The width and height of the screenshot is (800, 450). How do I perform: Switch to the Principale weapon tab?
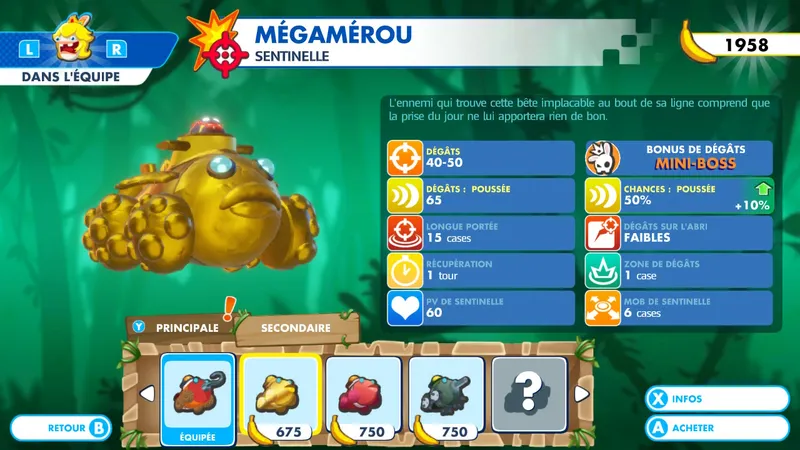178,327
